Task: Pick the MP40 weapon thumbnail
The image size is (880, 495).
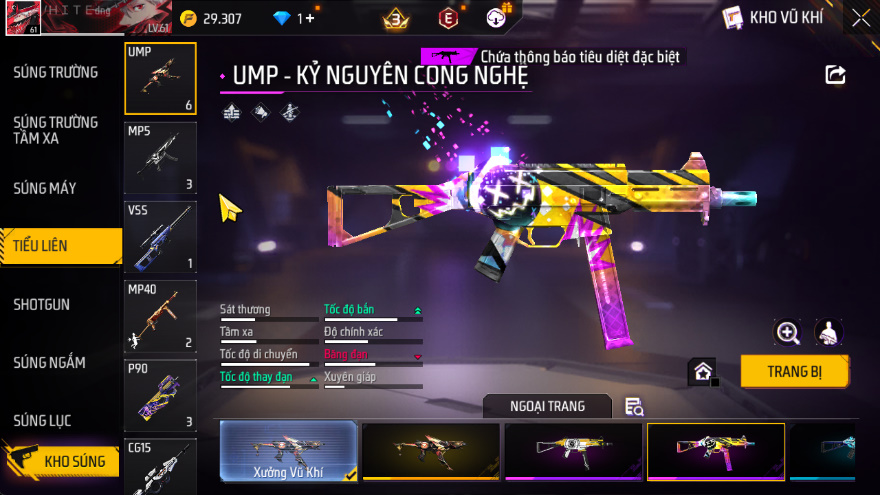Action: coord(160,316)
